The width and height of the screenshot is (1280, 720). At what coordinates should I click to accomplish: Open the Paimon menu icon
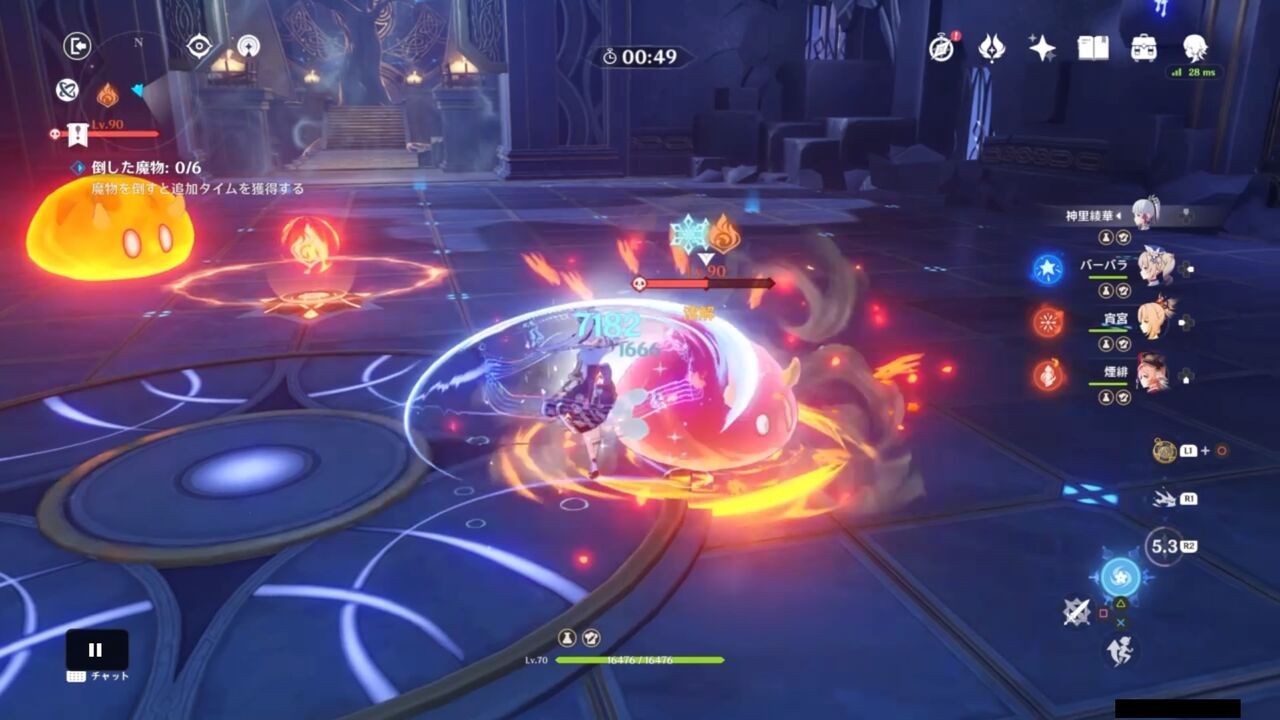1196,47
